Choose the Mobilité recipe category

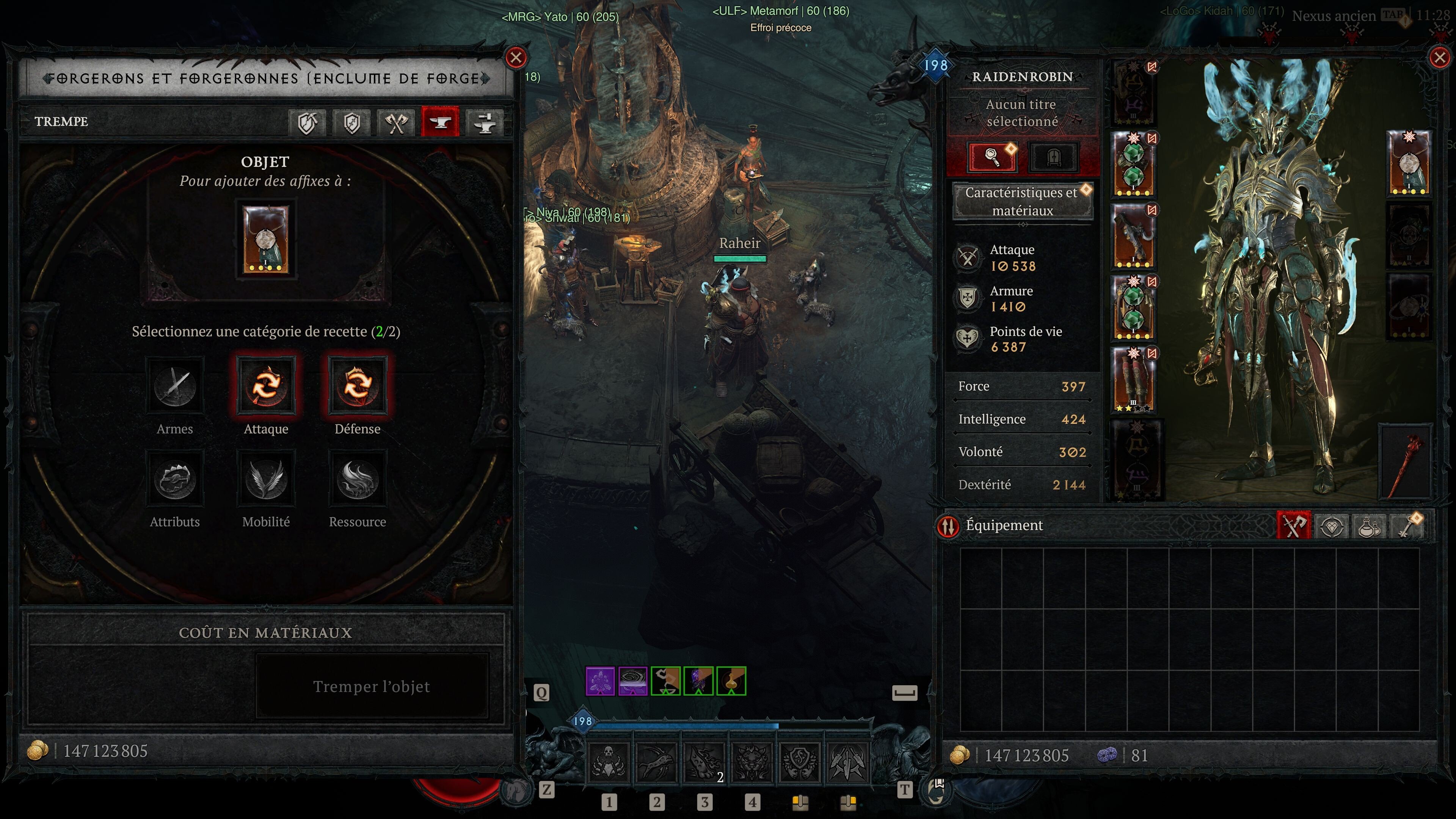(x=266, y=479)
